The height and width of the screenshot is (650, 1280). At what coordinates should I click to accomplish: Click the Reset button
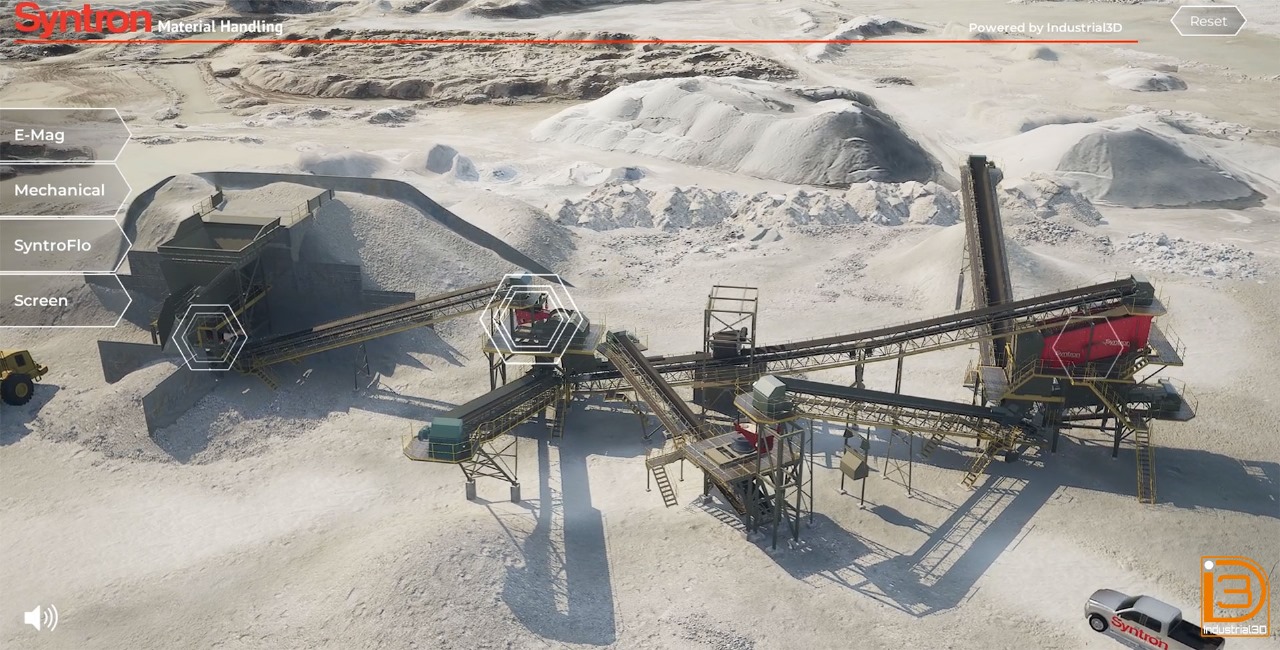pyautogui.click(x=1208, y=21)
